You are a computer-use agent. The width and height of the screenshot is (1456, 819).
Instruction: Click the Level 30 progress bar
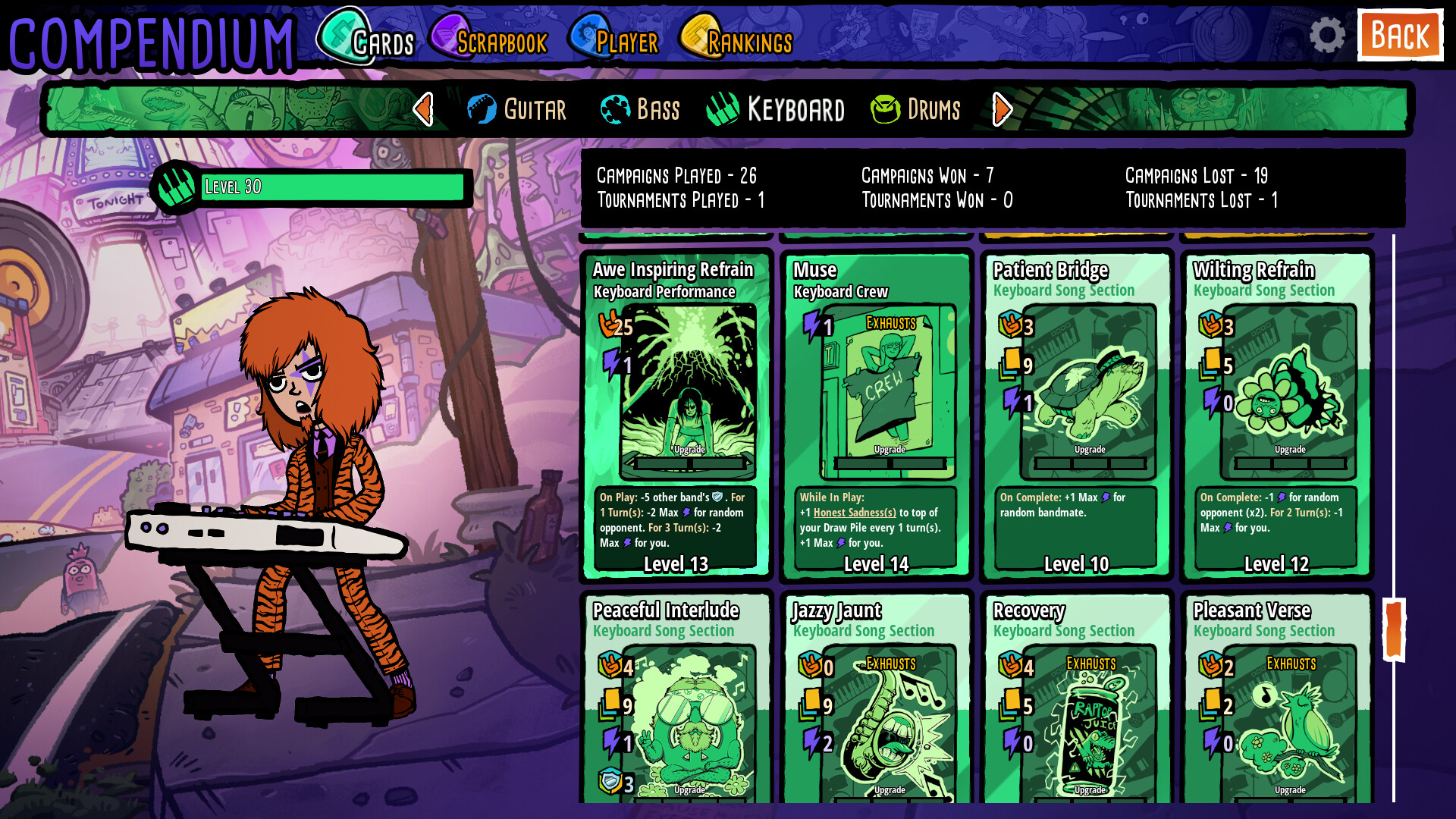click(x=332, y=185)
